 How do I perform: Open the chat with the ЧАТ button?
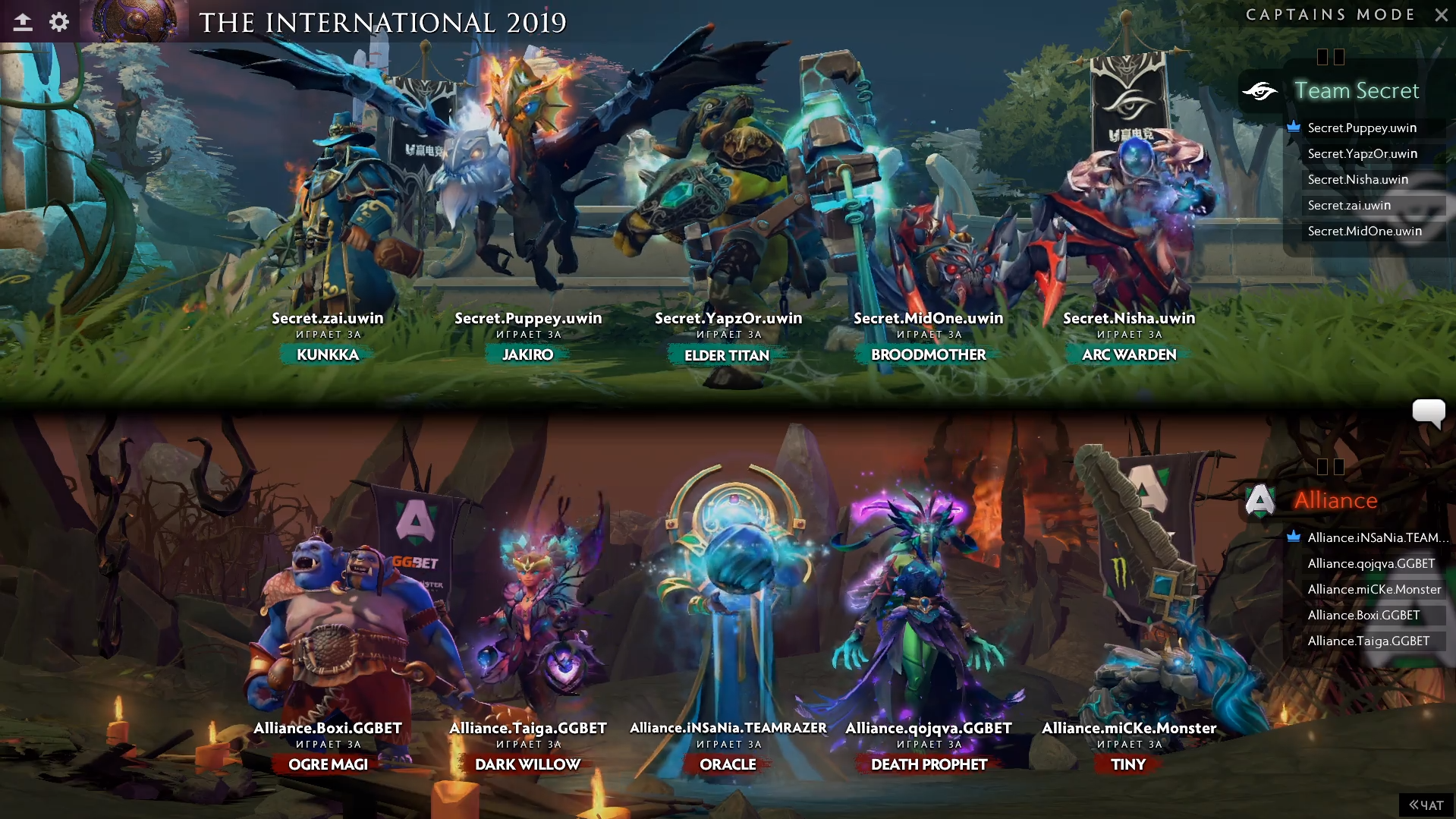point(1426,805)
